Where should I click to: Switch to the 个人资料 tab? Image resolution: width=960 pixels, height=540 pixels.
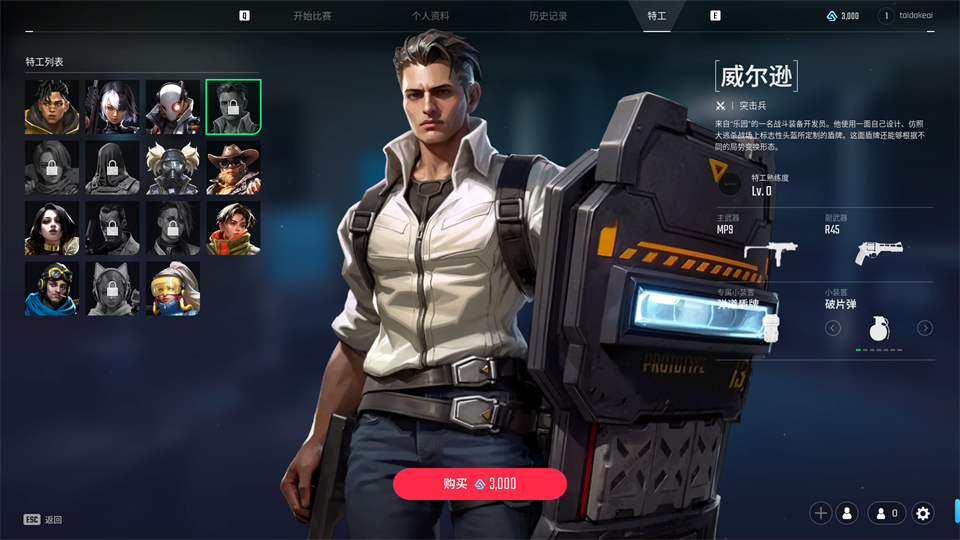click(x=430, y=16)
